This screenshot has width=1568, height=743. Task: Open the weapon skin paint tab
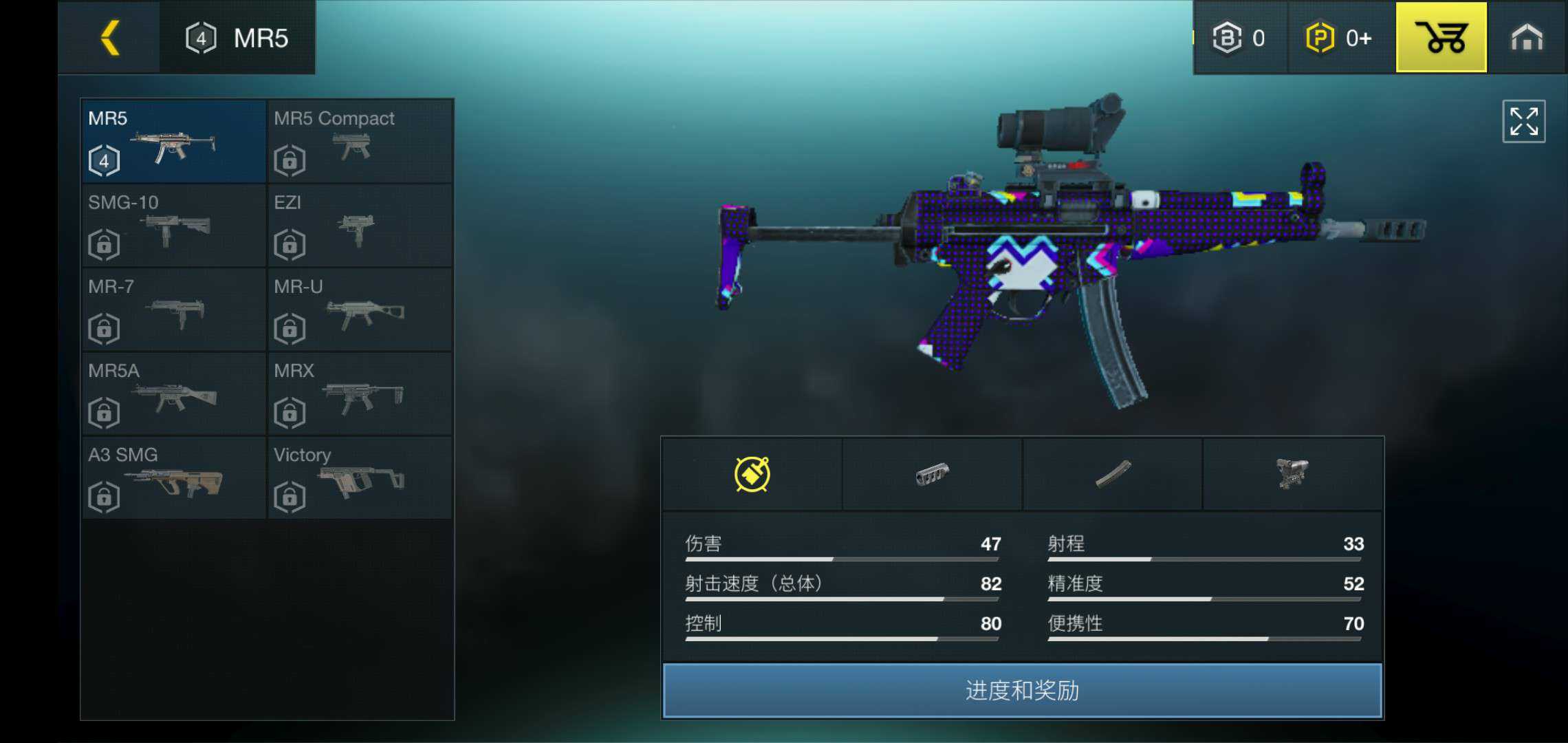pyautogui.click(x=752, y=474)
